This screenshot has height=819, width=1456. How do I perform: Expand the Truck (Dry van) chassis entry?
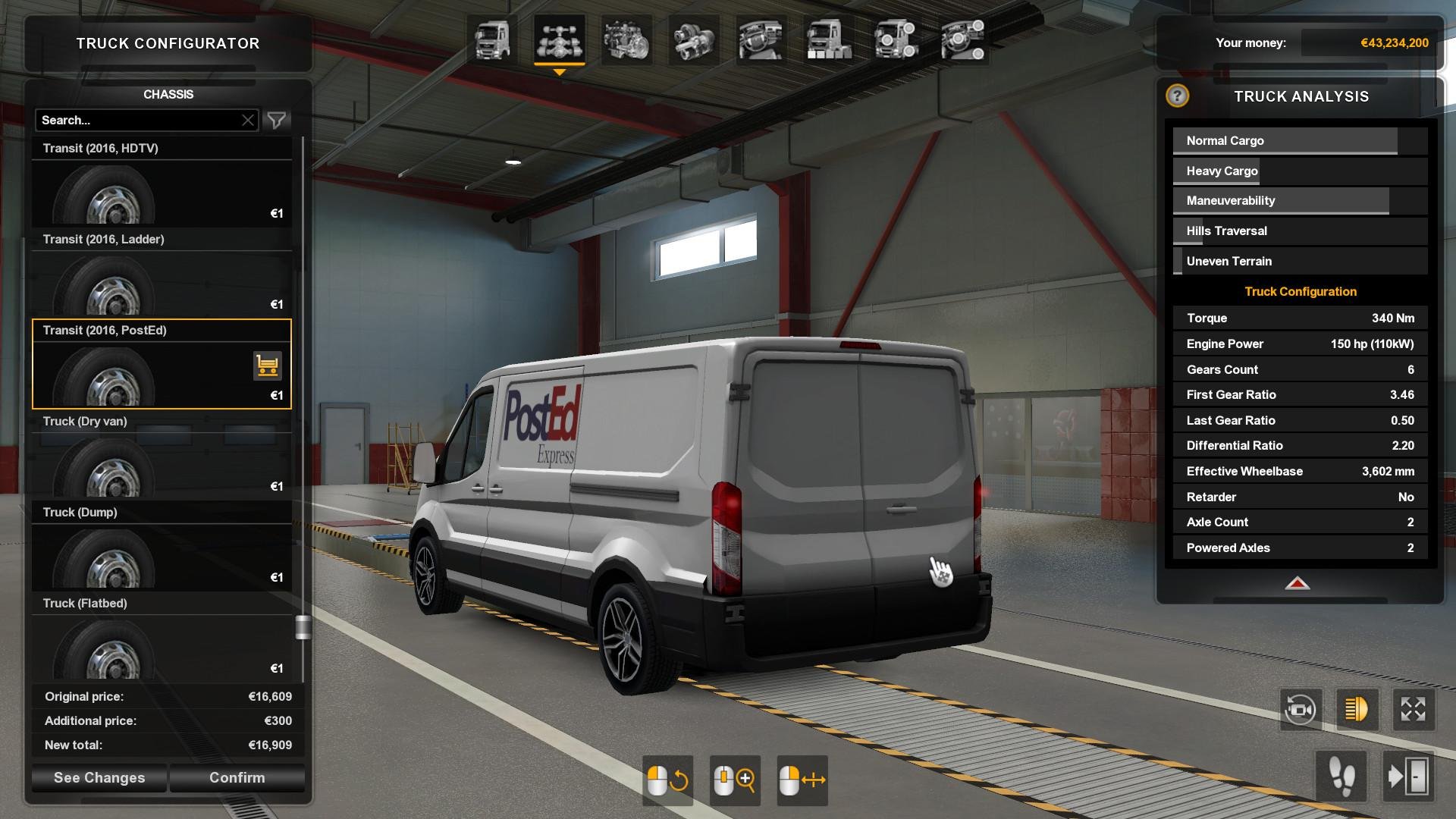coord(162,421)
